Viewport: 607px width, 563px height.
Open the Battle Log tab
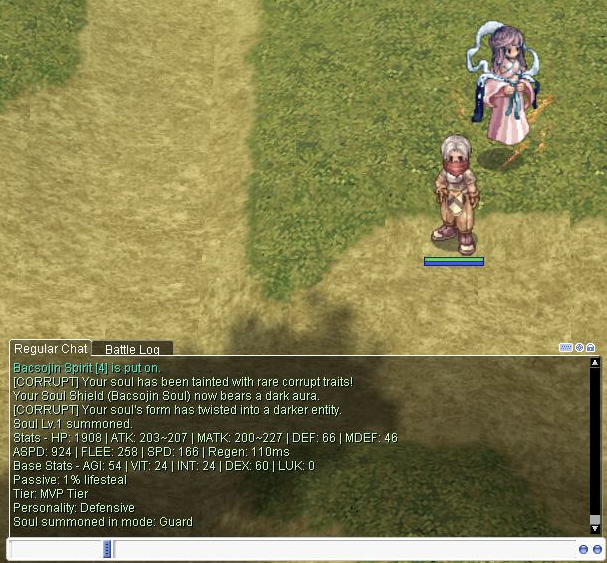[132, 349]
